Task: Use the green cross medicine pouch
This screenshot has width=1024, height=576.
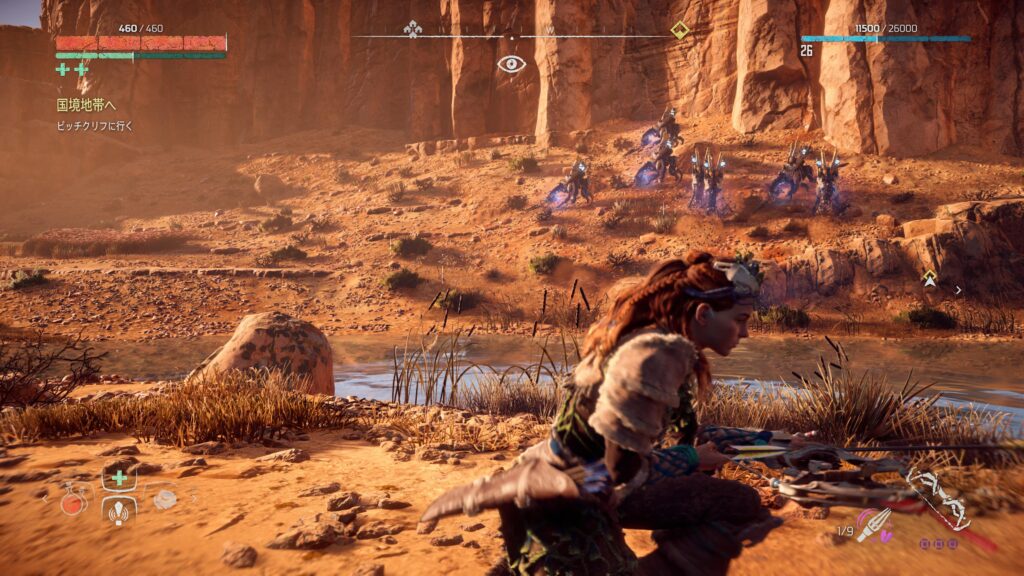Action: pyautogui.click(x=119, y=477)
